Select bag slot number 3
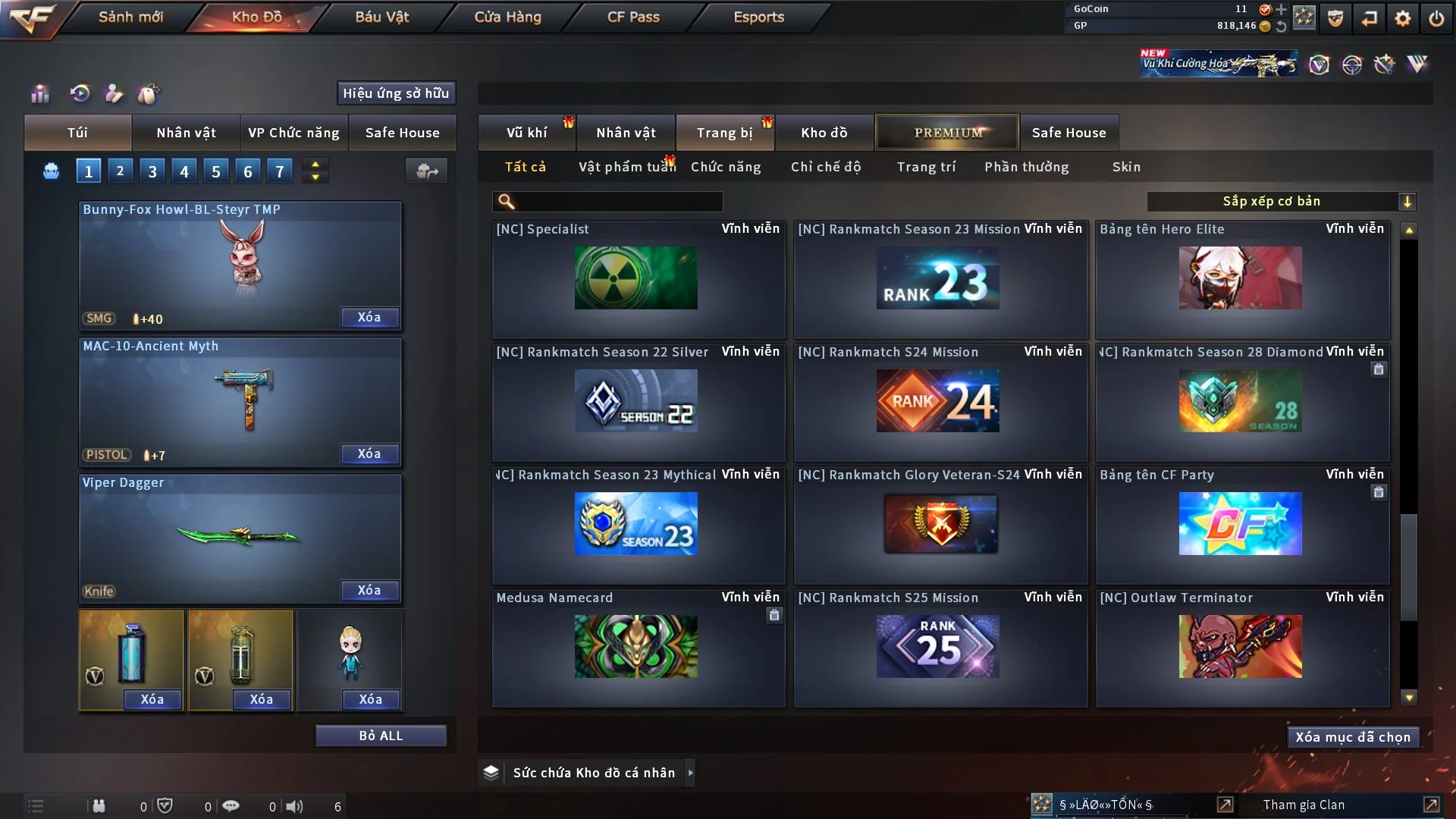 [152, 171]
